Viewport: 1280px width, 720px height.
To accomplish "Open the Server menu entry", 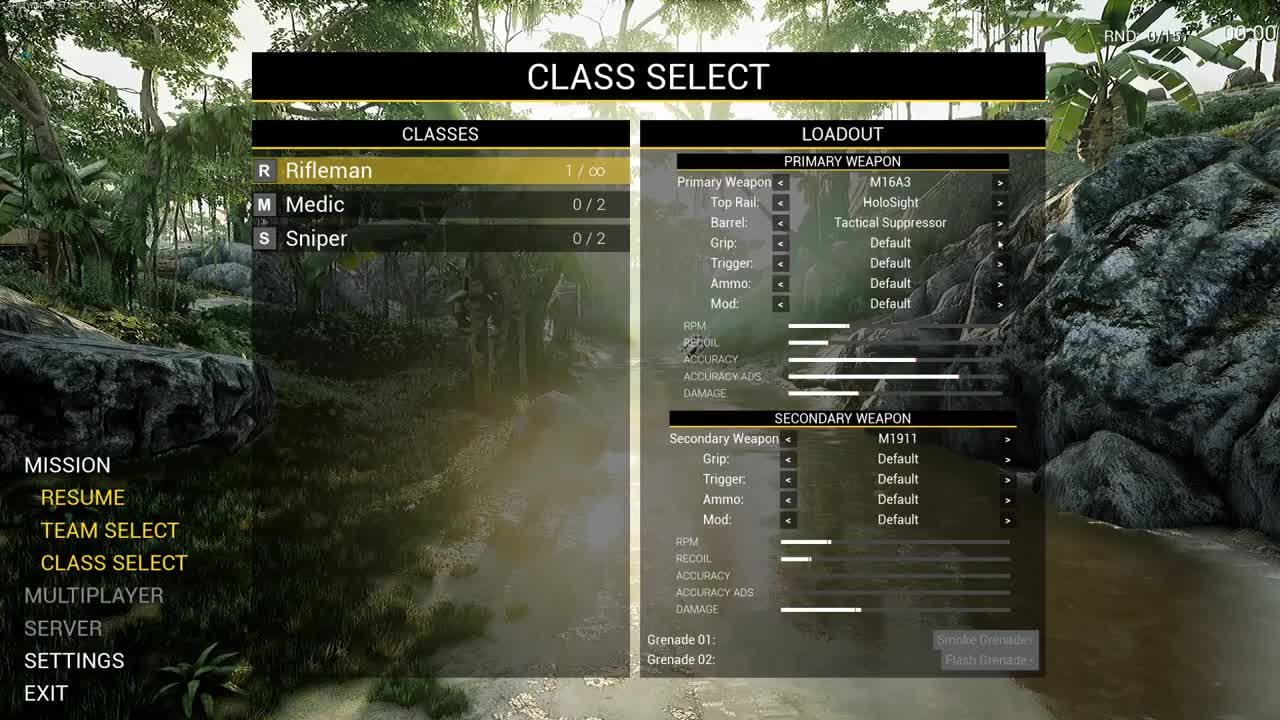I will click(x=63, y=628).
